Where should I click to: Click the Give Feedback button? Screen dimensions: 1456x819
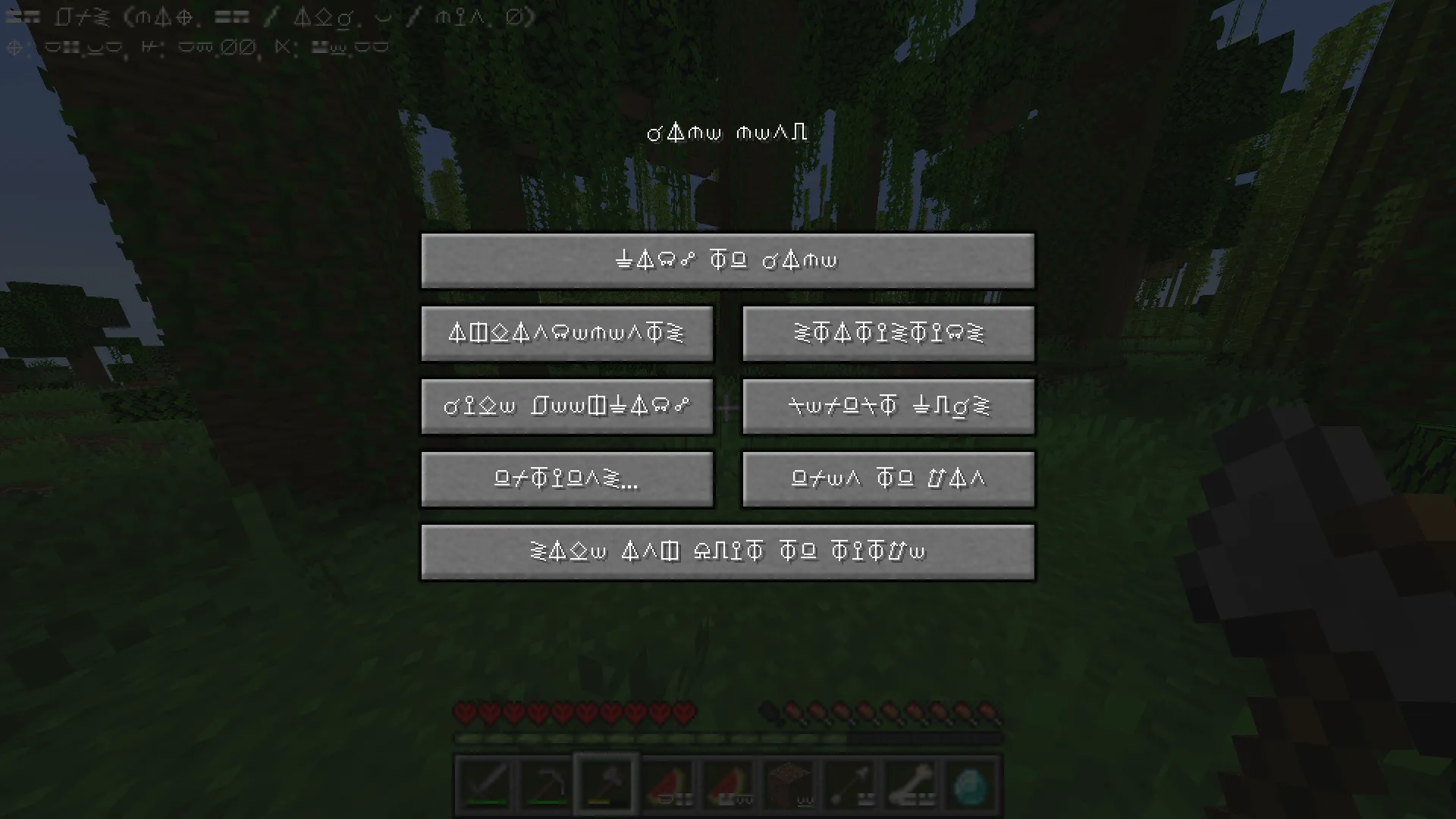tap(567, 406)
